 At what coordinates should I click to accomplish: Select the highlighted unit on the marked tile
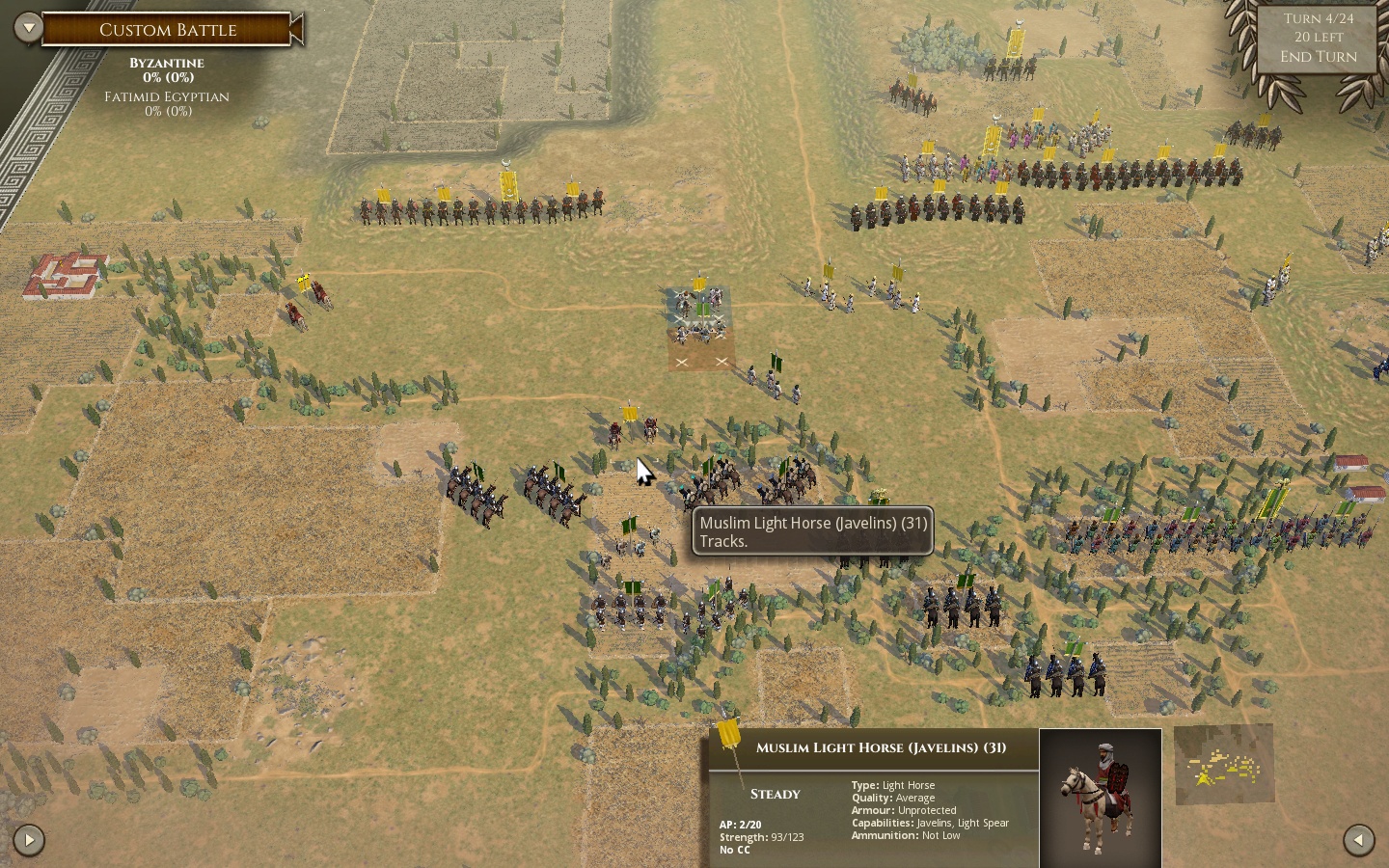700,320
